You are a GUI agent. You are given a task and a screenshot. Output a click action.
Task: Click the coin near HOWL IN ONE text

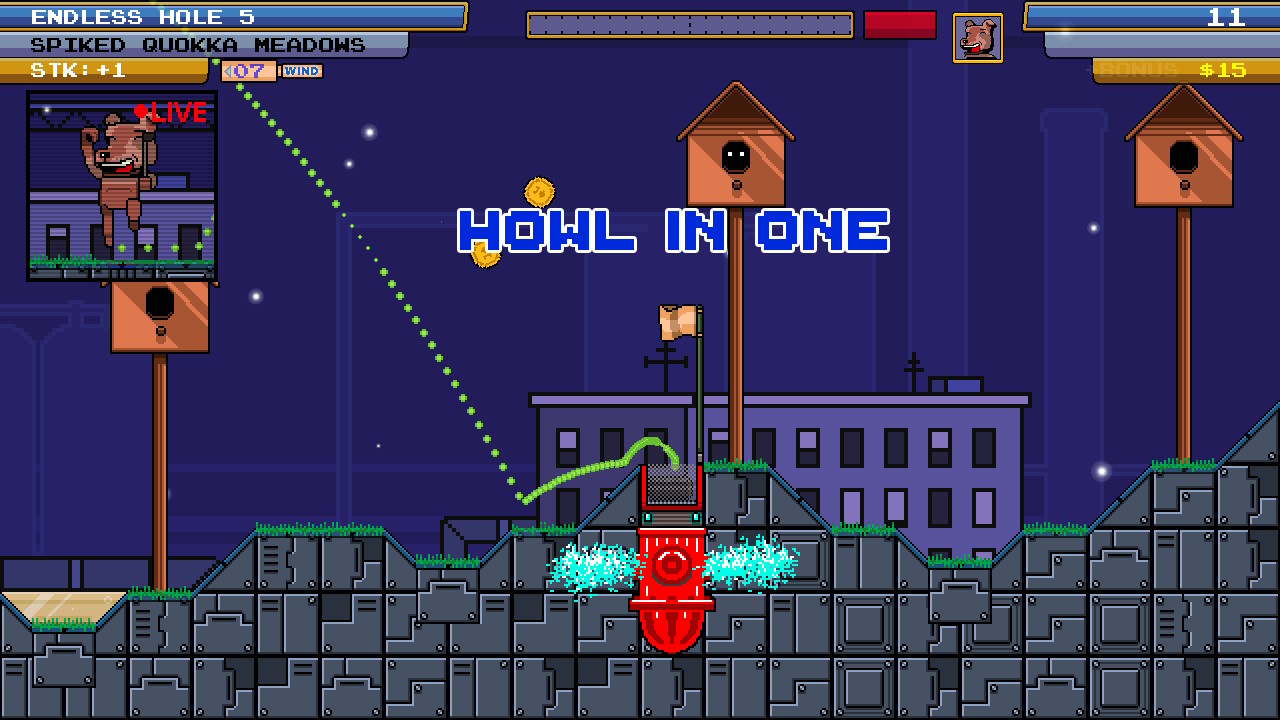click(x=484, y=257)
